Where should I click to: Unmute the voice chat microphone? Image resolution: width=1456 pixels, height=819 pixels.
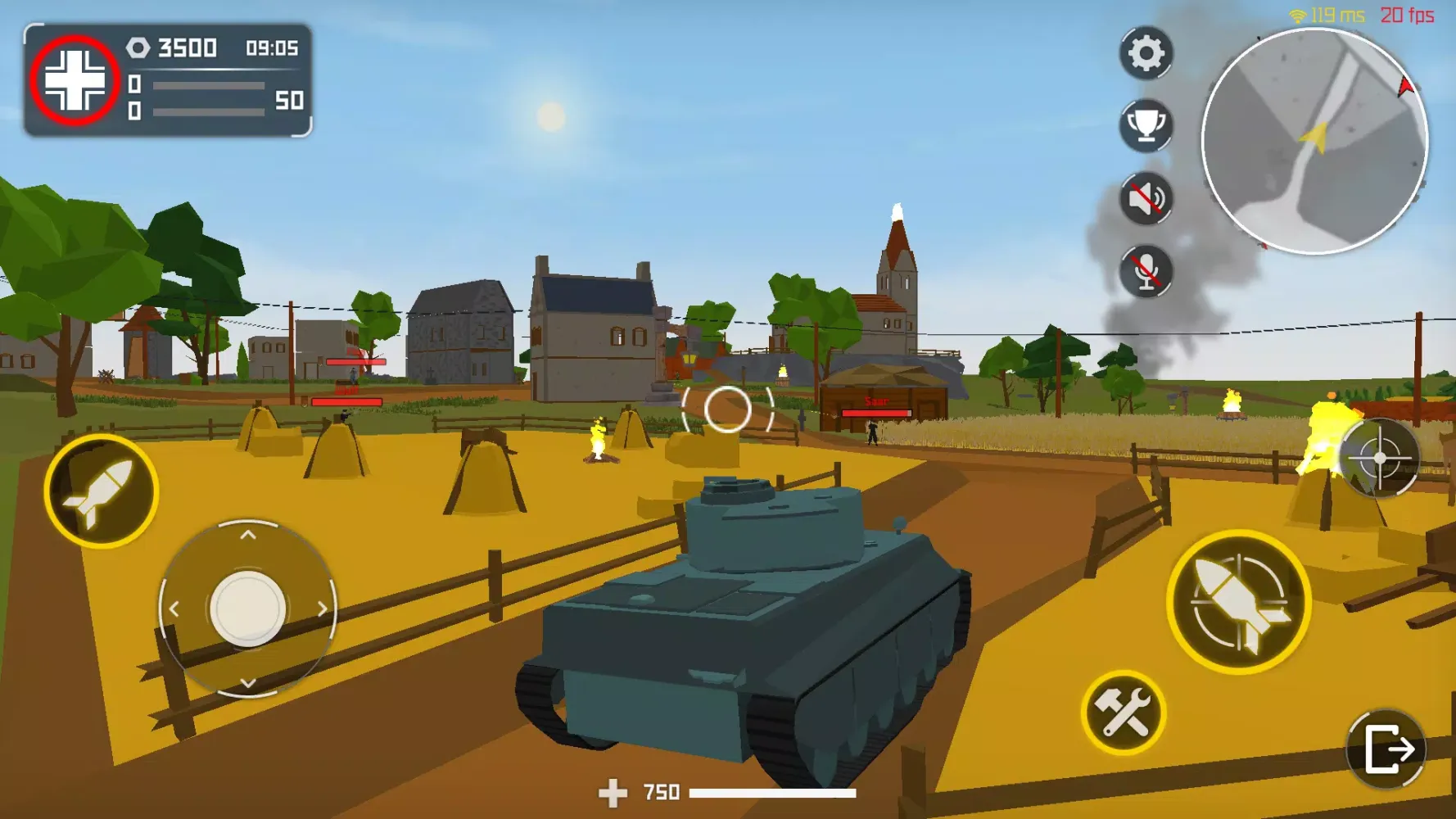[x=1145, y=270]
